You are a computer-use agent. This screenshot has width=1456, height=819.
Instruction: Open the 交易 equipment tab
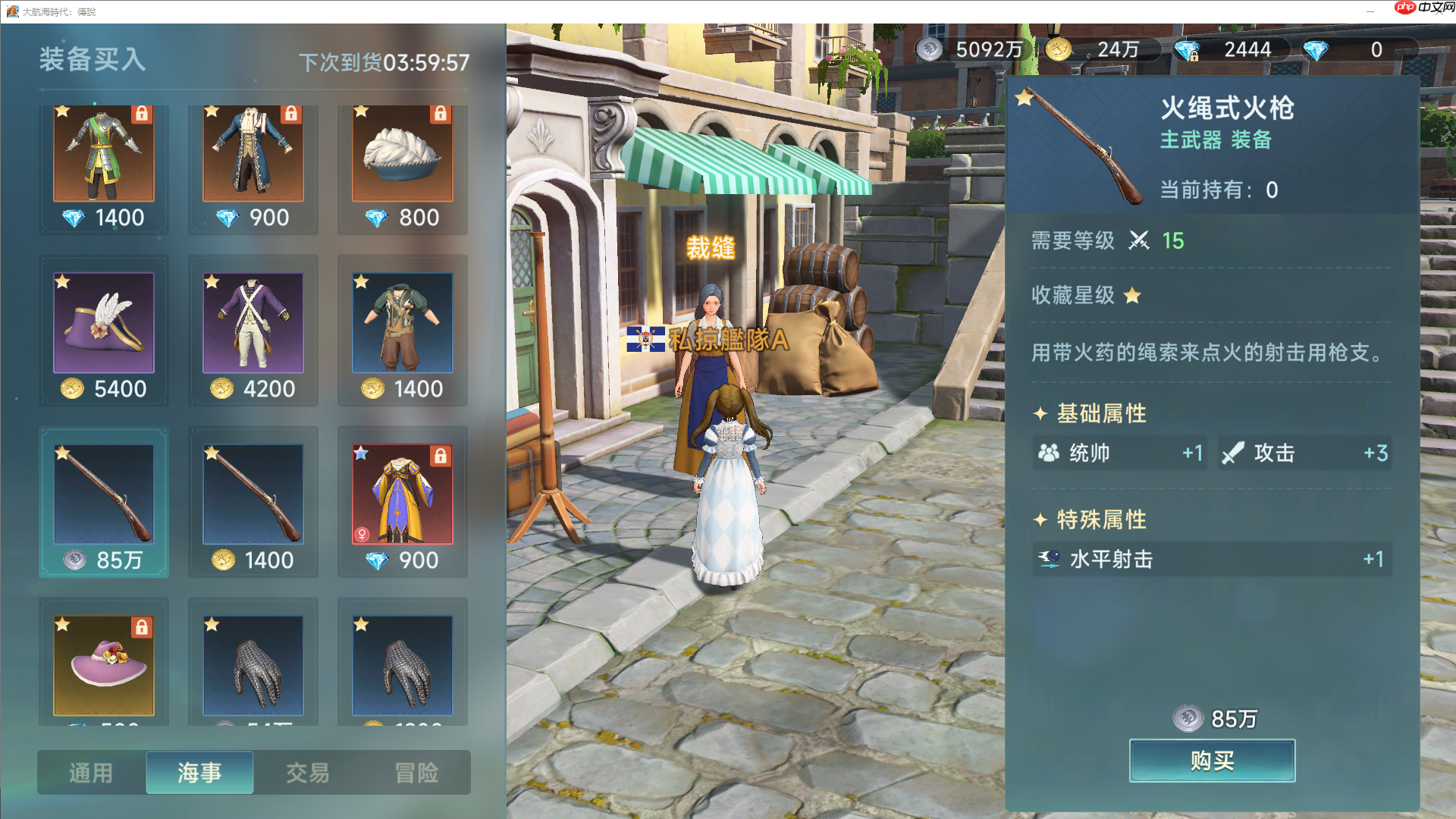click(x=308, y=773)
